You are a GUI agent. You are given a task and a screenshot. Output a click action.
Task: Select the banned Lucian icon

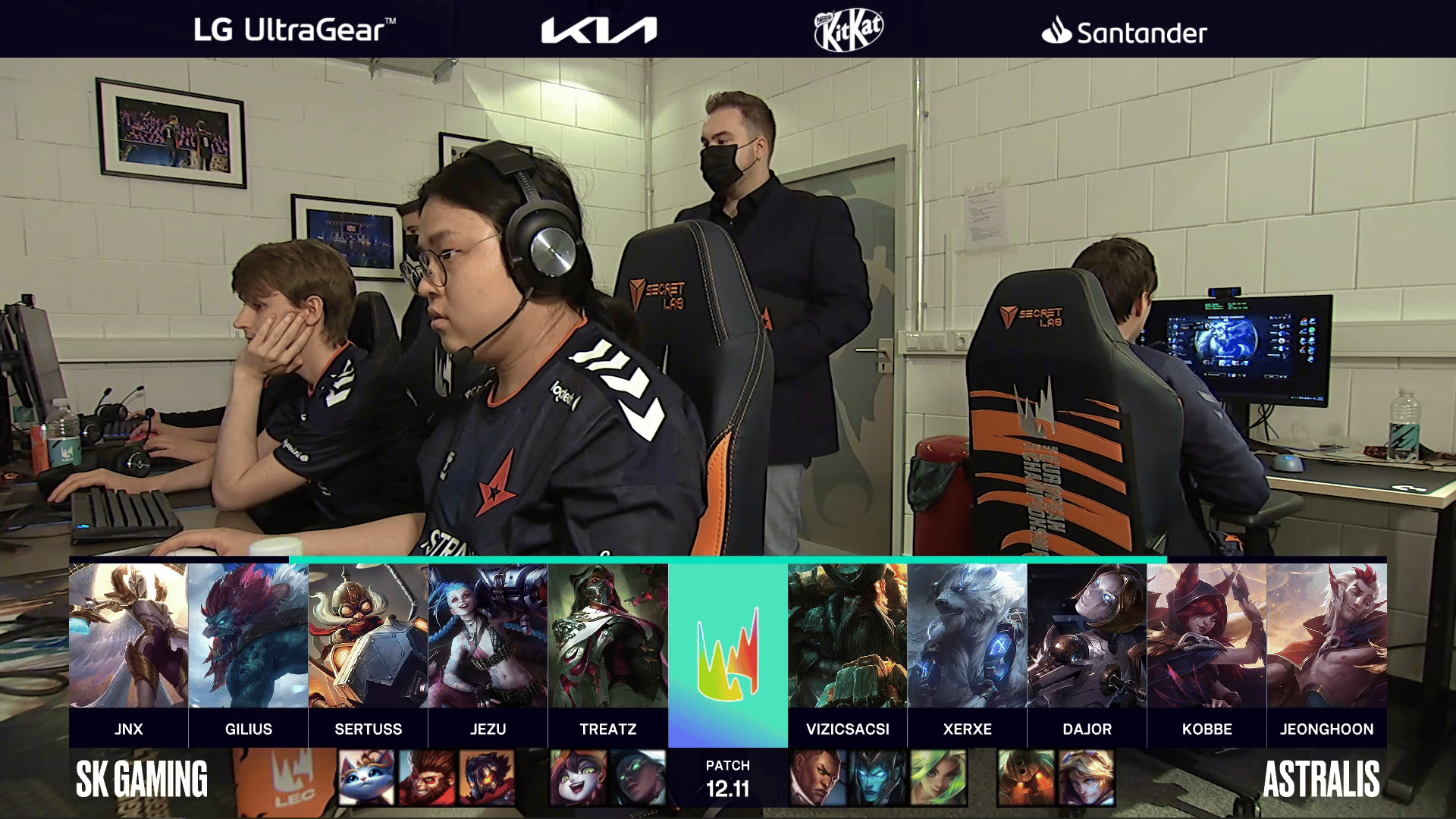817,777
